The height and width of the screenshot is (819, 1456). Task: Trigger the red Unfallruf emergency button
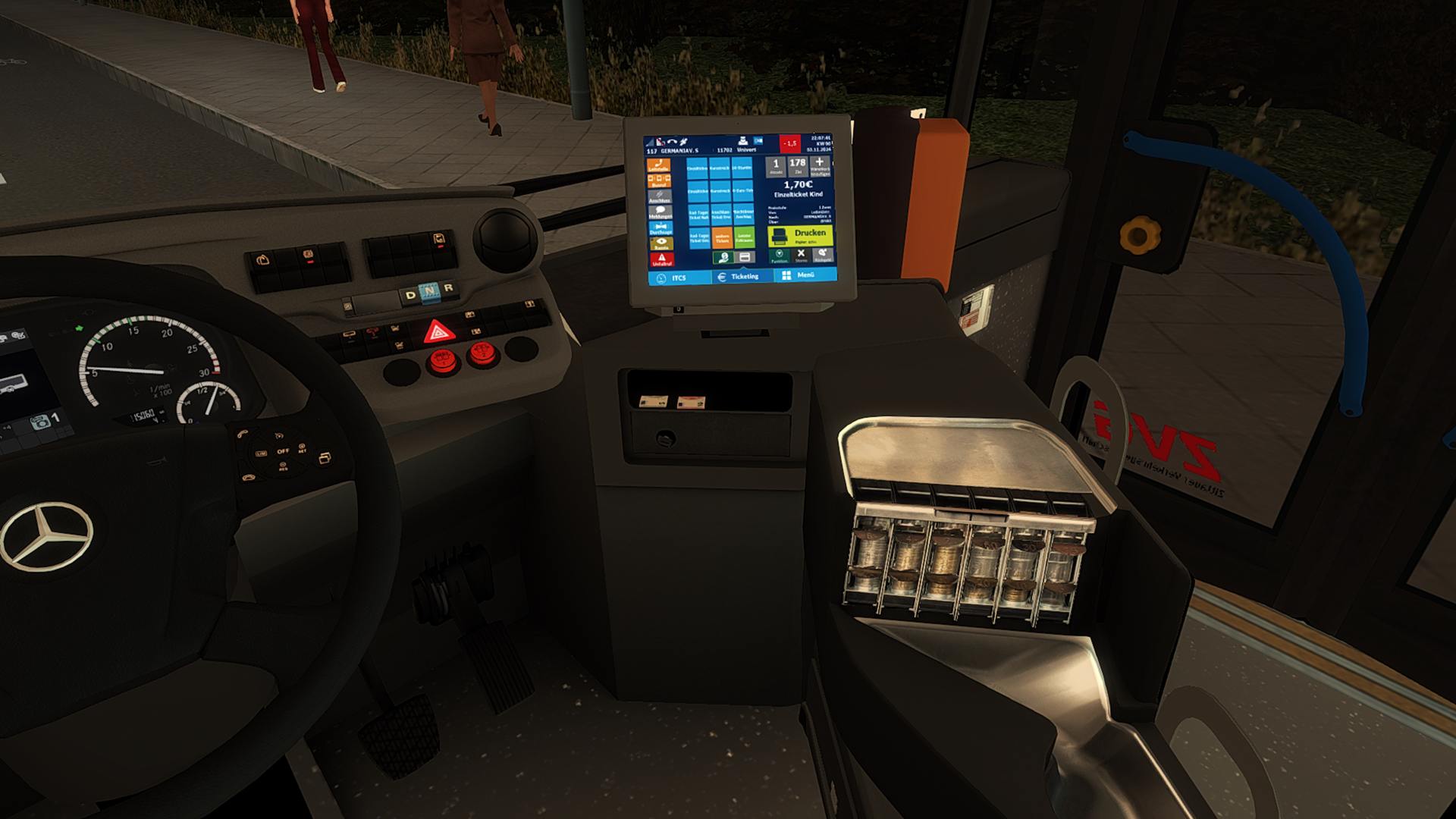point(661,260)
